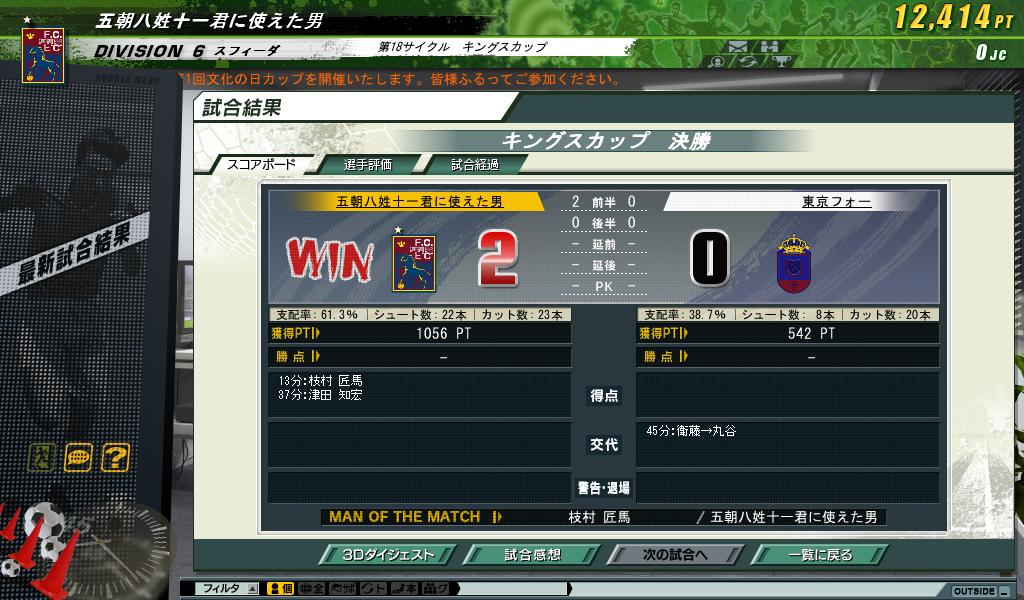The height and width of the screenshot is (600, 1024).
Task: Select the highlighted 個 chat channel
Action: click(280, 589)
